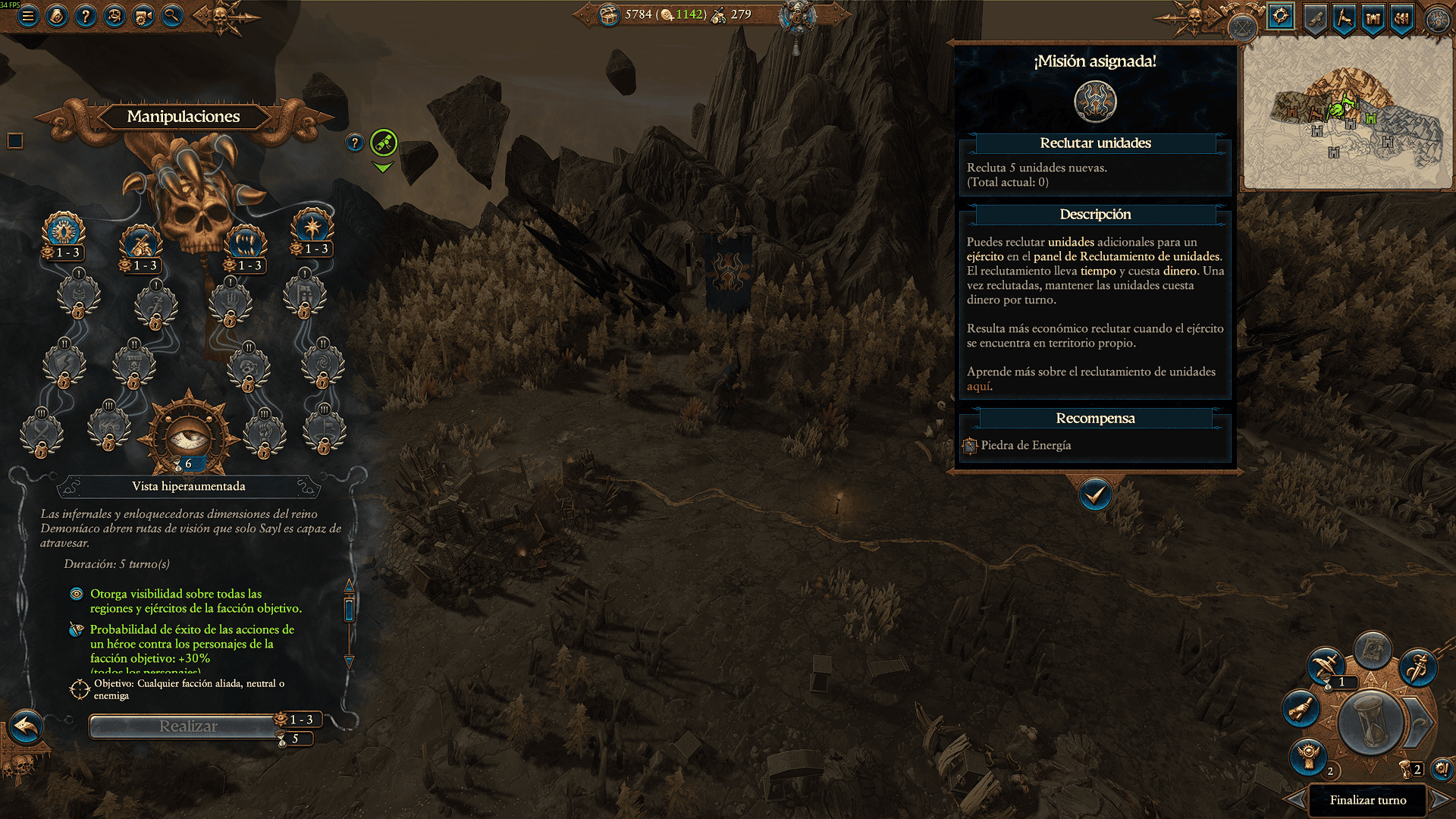Open the camera settings icon
Screen dimensions: 1456x819
click(143, 15)
